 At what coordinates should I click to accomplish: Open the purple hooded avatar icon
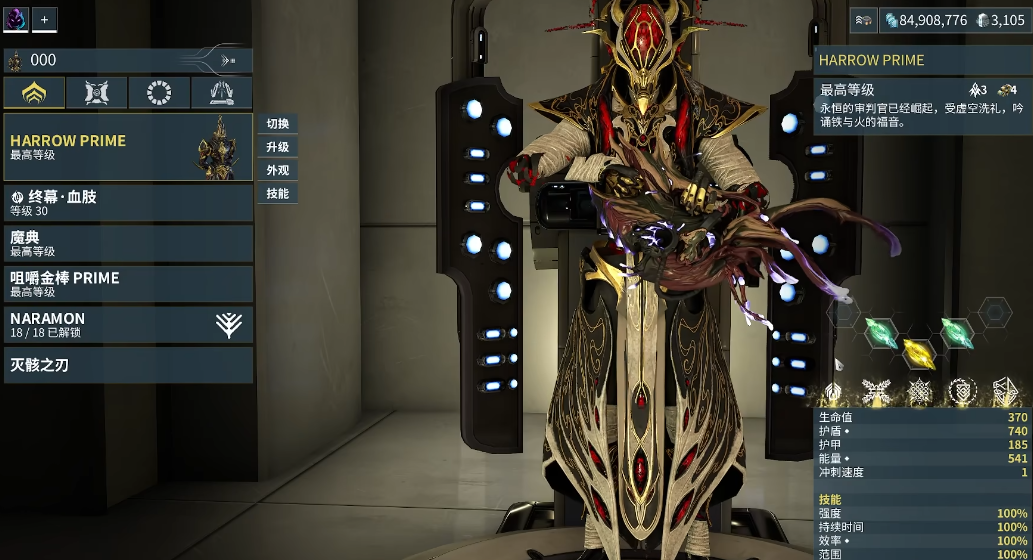(x=16, y=19)
